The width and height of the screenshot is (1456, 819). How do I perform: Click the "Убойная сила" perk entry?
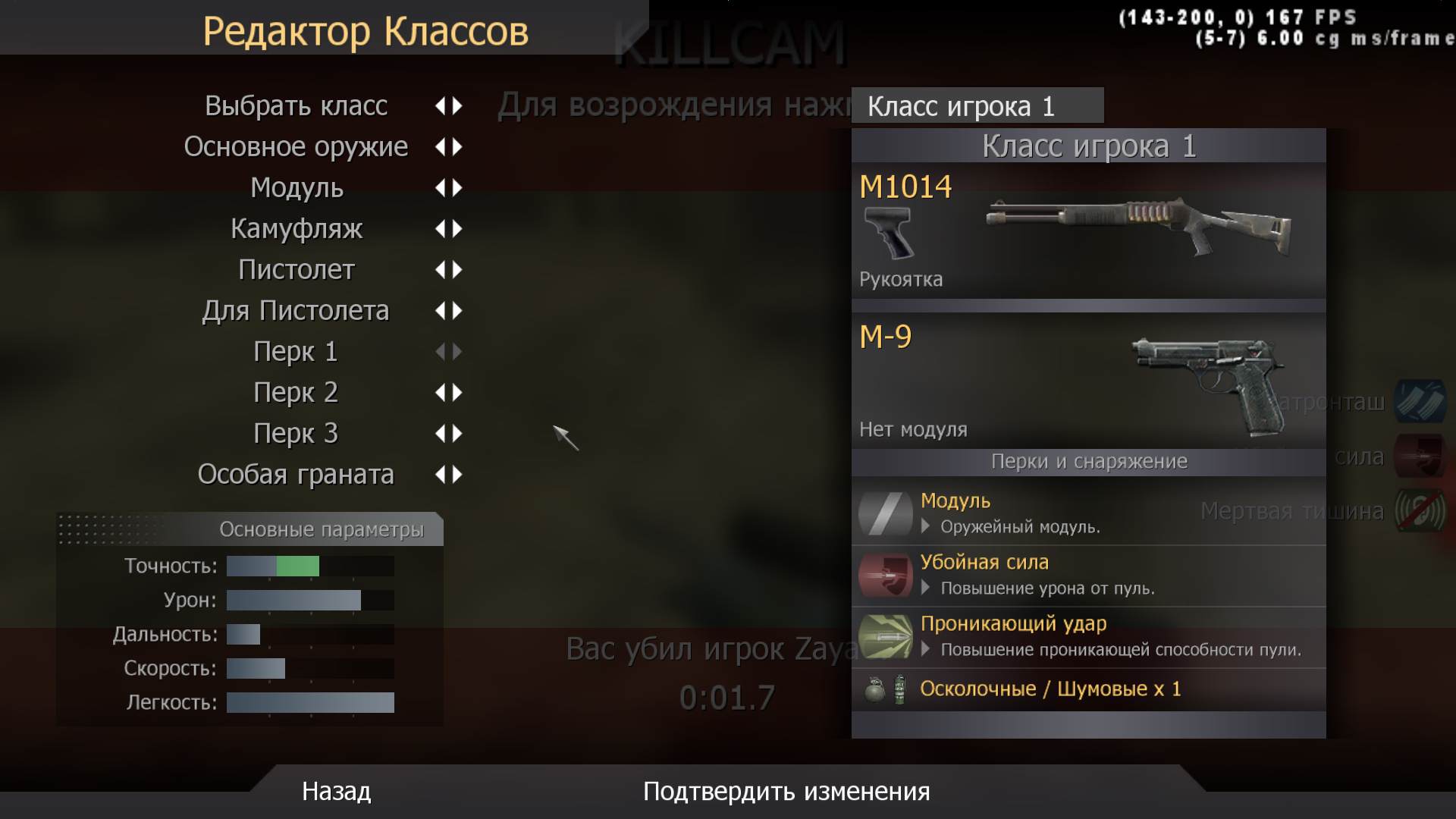1088,575
